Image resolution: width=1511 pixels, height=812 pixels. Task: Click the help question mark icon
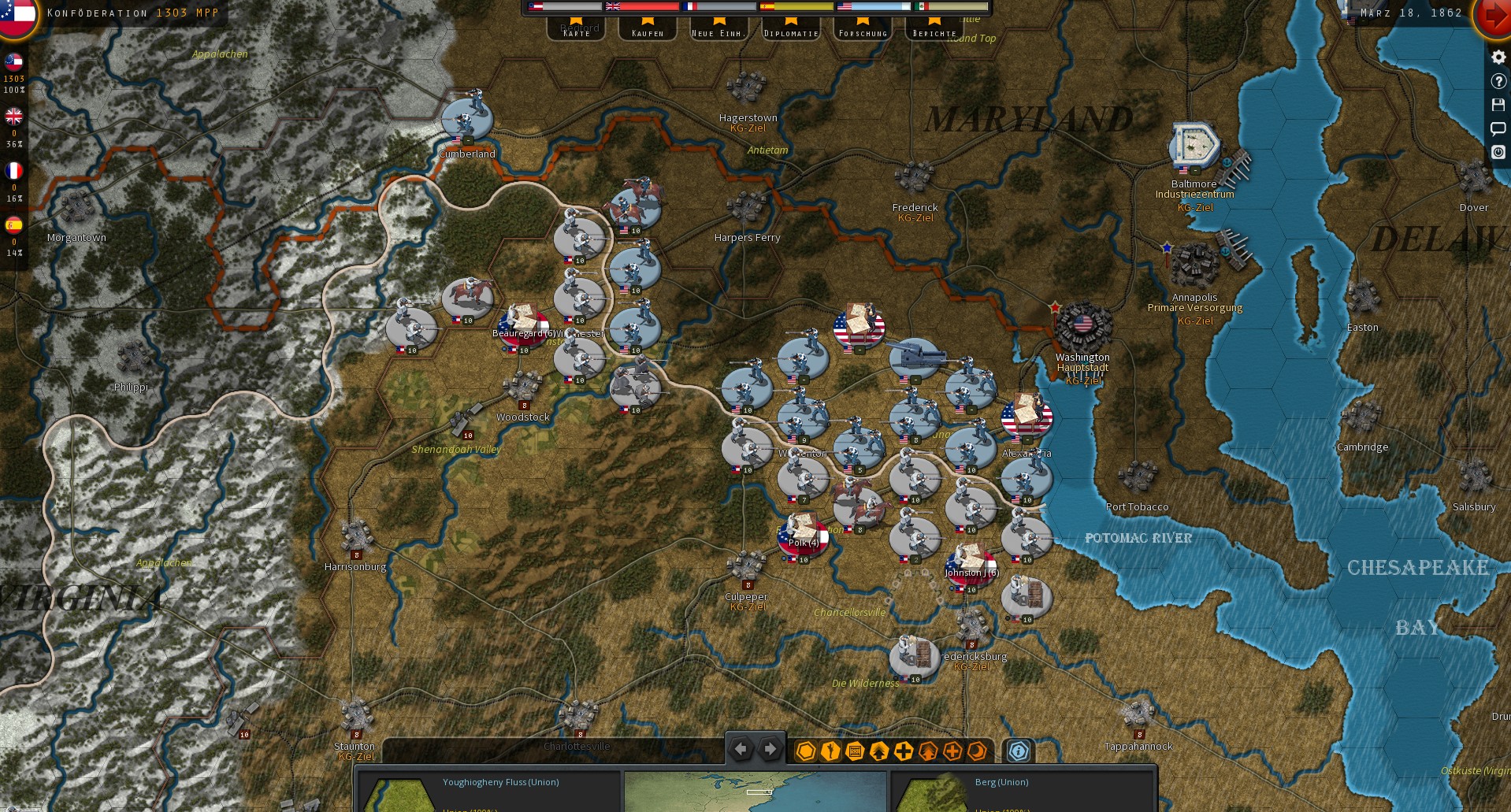pos(1498,81)
